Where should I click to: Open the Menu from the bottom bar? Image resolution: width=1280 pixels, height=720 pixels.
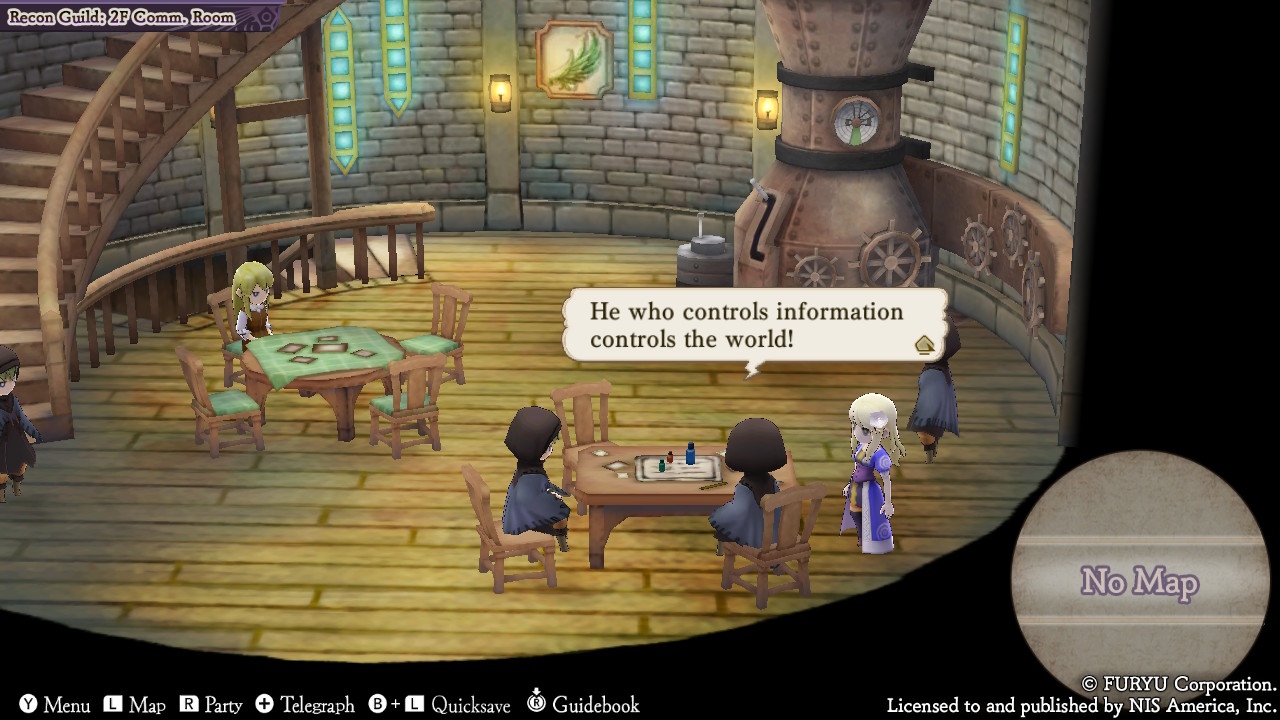55,705
